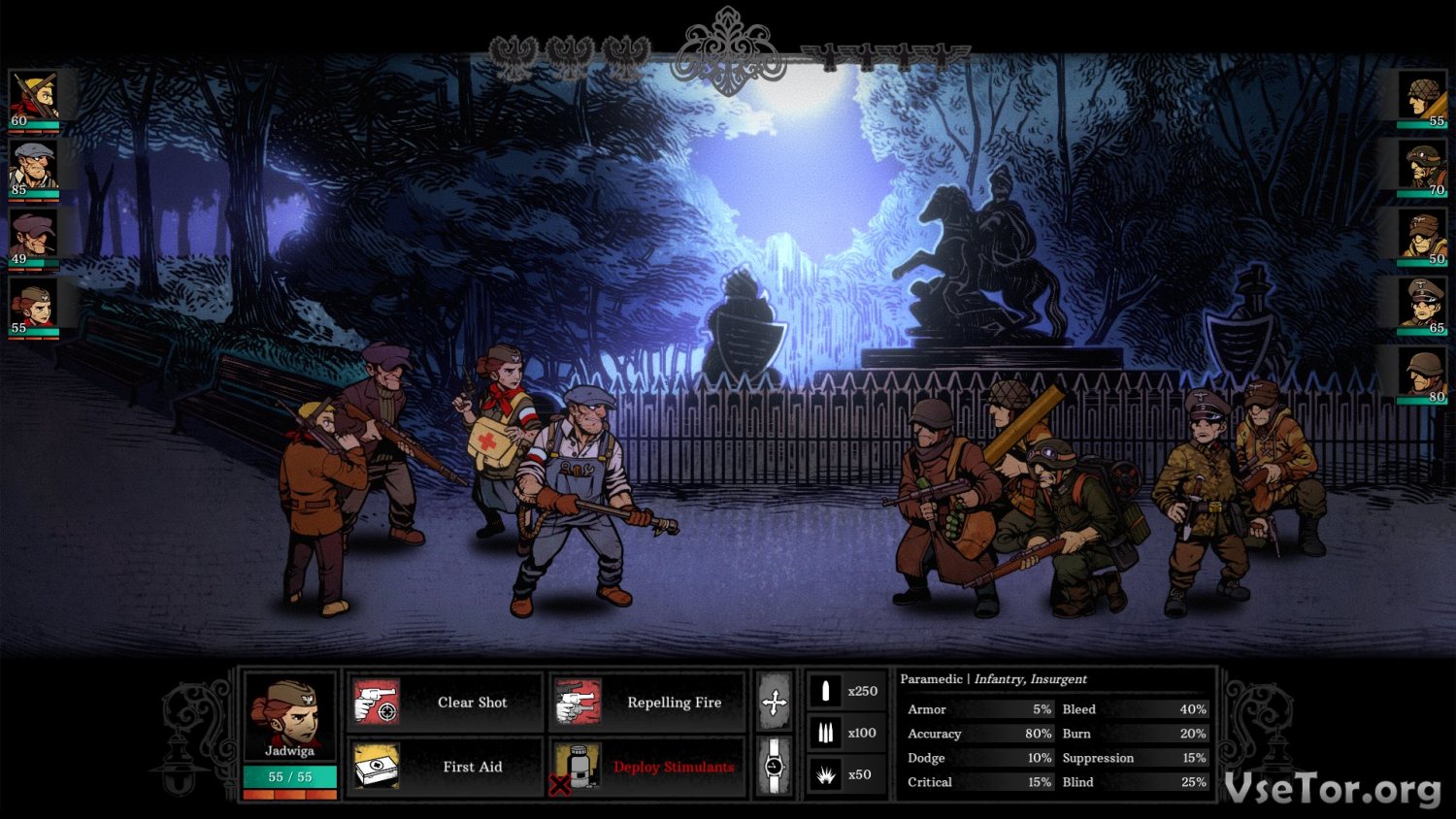Target the helmeted enemy portrait with 80 HP
Viewport: 1456px width, 819px height.
1423,375
